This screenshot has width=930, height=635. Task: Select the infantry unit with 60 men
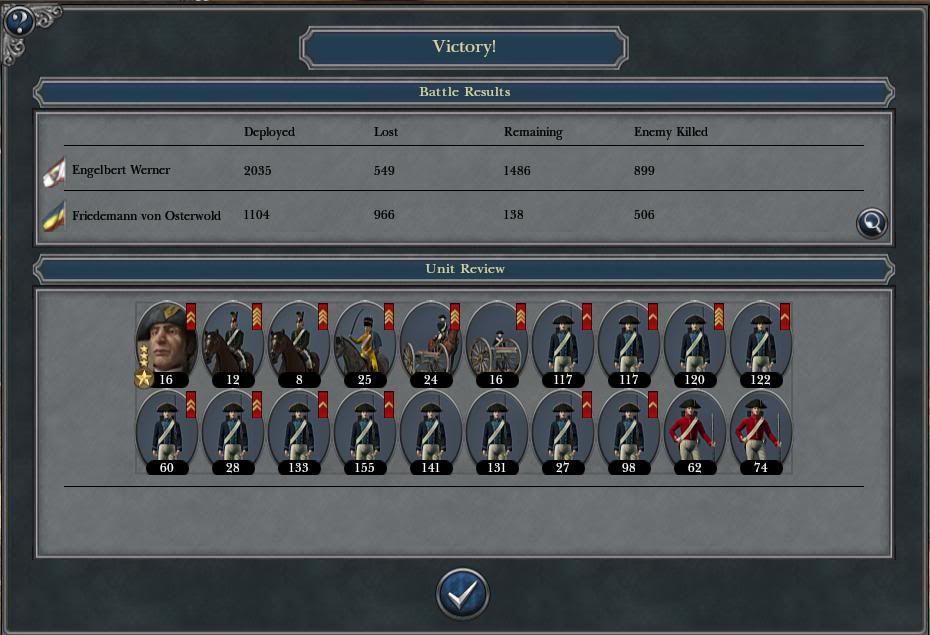pos(165,430)
